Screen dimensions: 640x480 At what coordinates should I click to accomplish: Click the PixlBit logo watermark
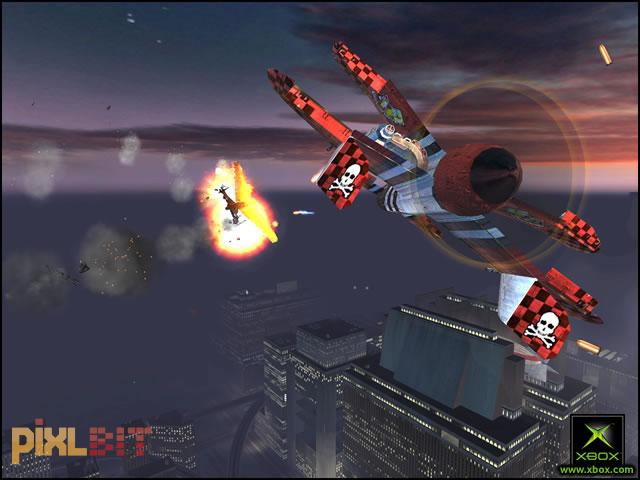(82, 438)
